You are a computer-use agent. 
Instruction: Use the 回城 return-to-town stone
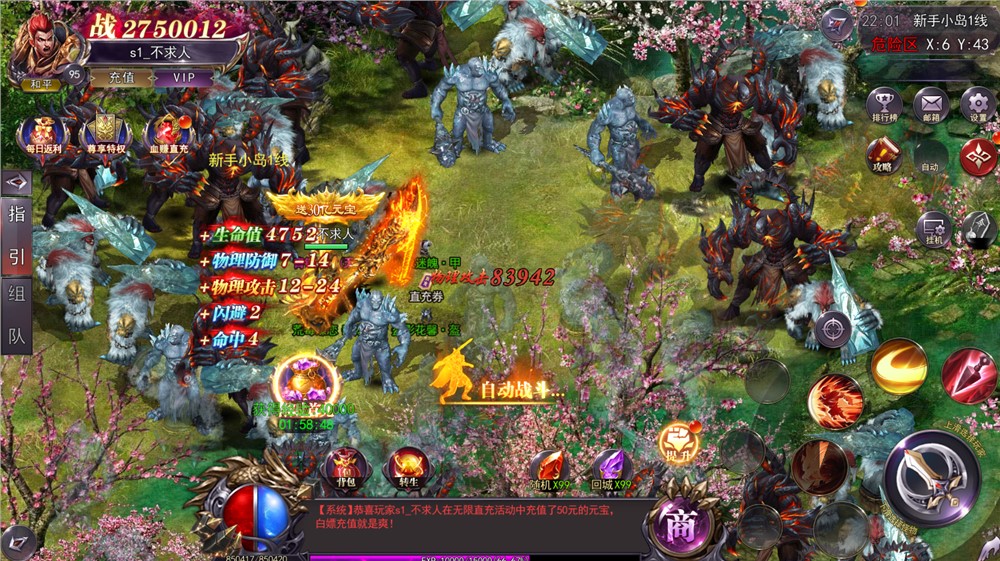click(x=612, y=468)
